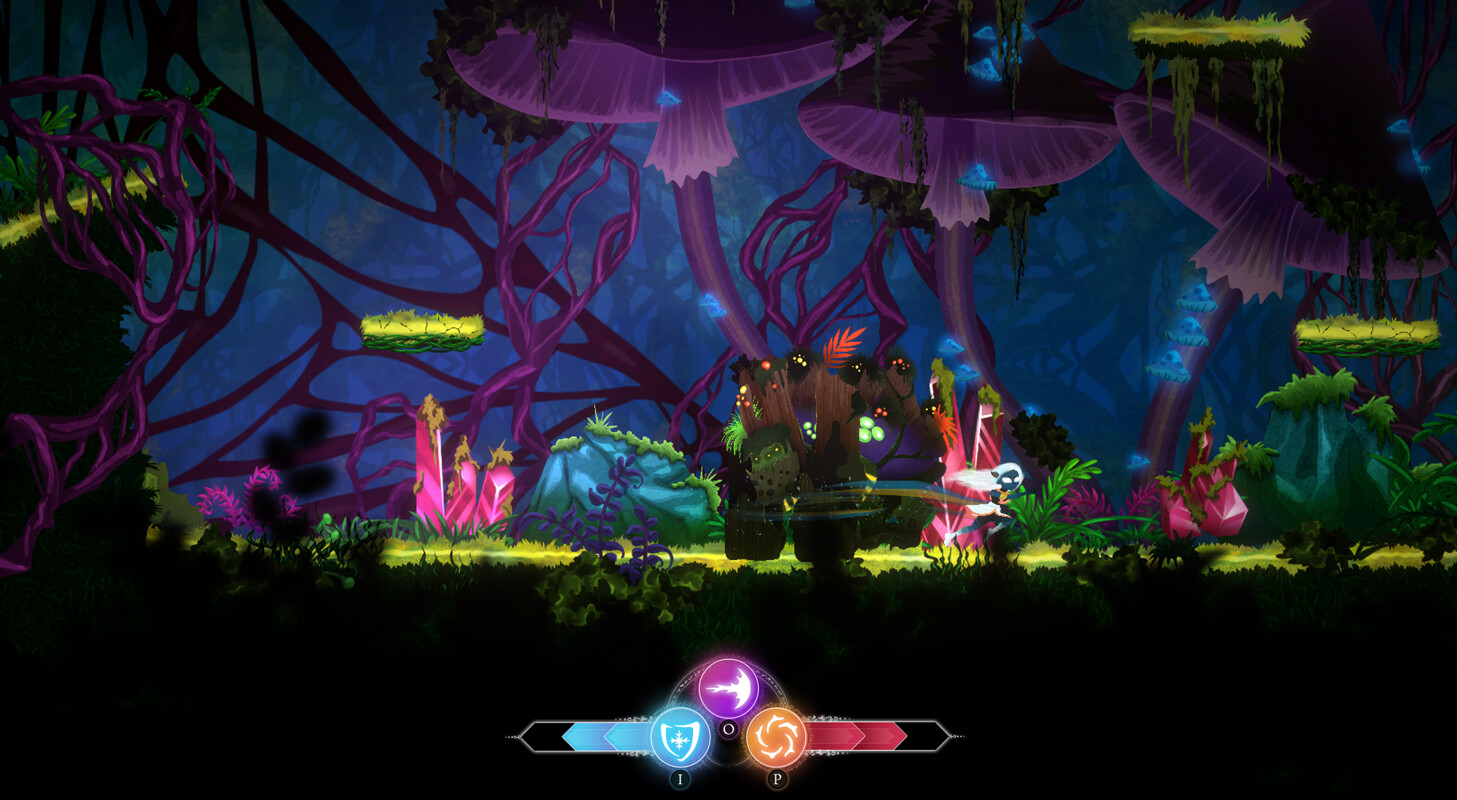The height and width of the screenshot is (800, 1457).
Task: Click the I keybind badge under the shield ability
Action: tap(679, 778)
